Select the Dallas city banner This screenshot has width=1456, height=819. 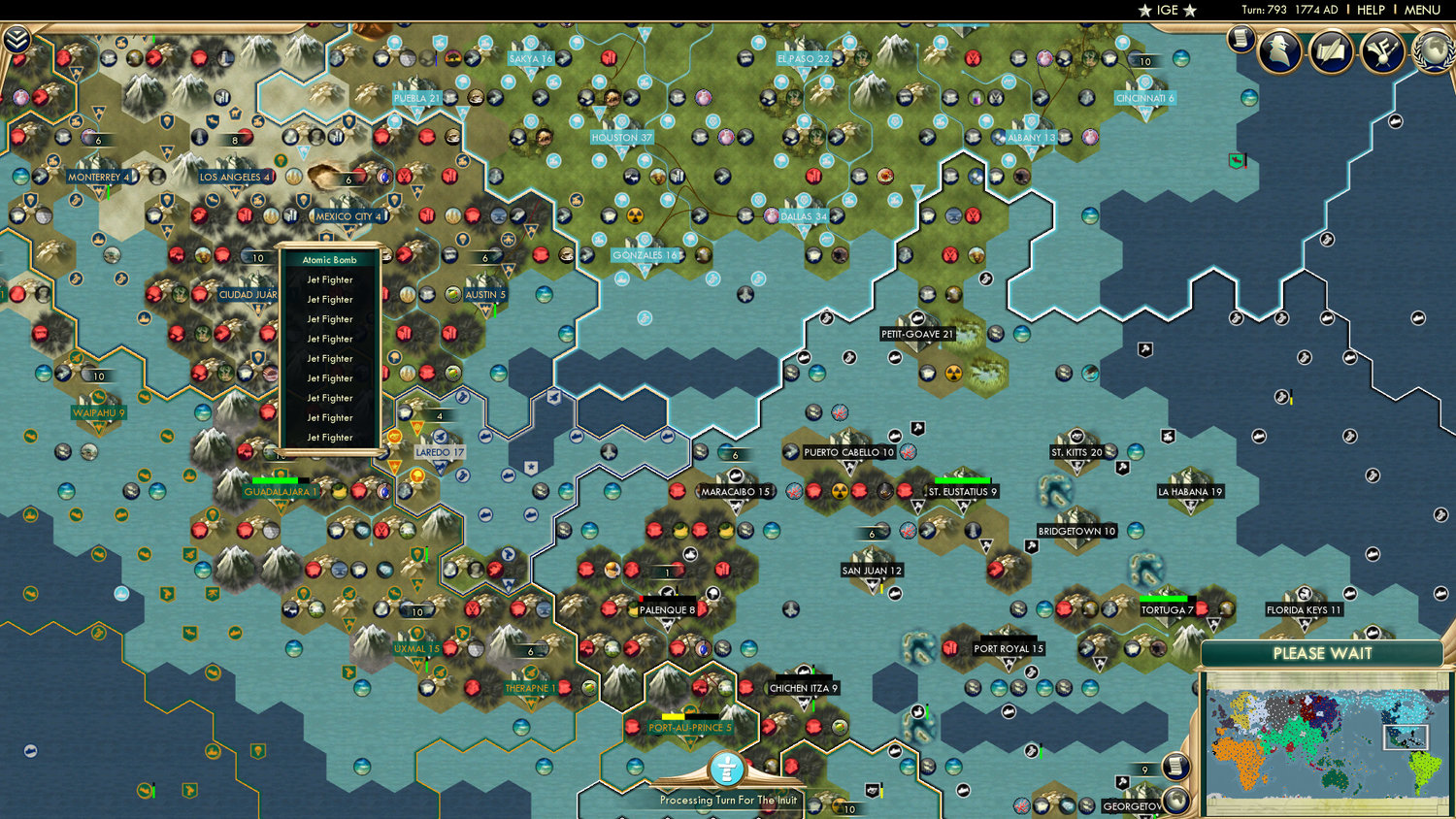click(x=802, y=216)
